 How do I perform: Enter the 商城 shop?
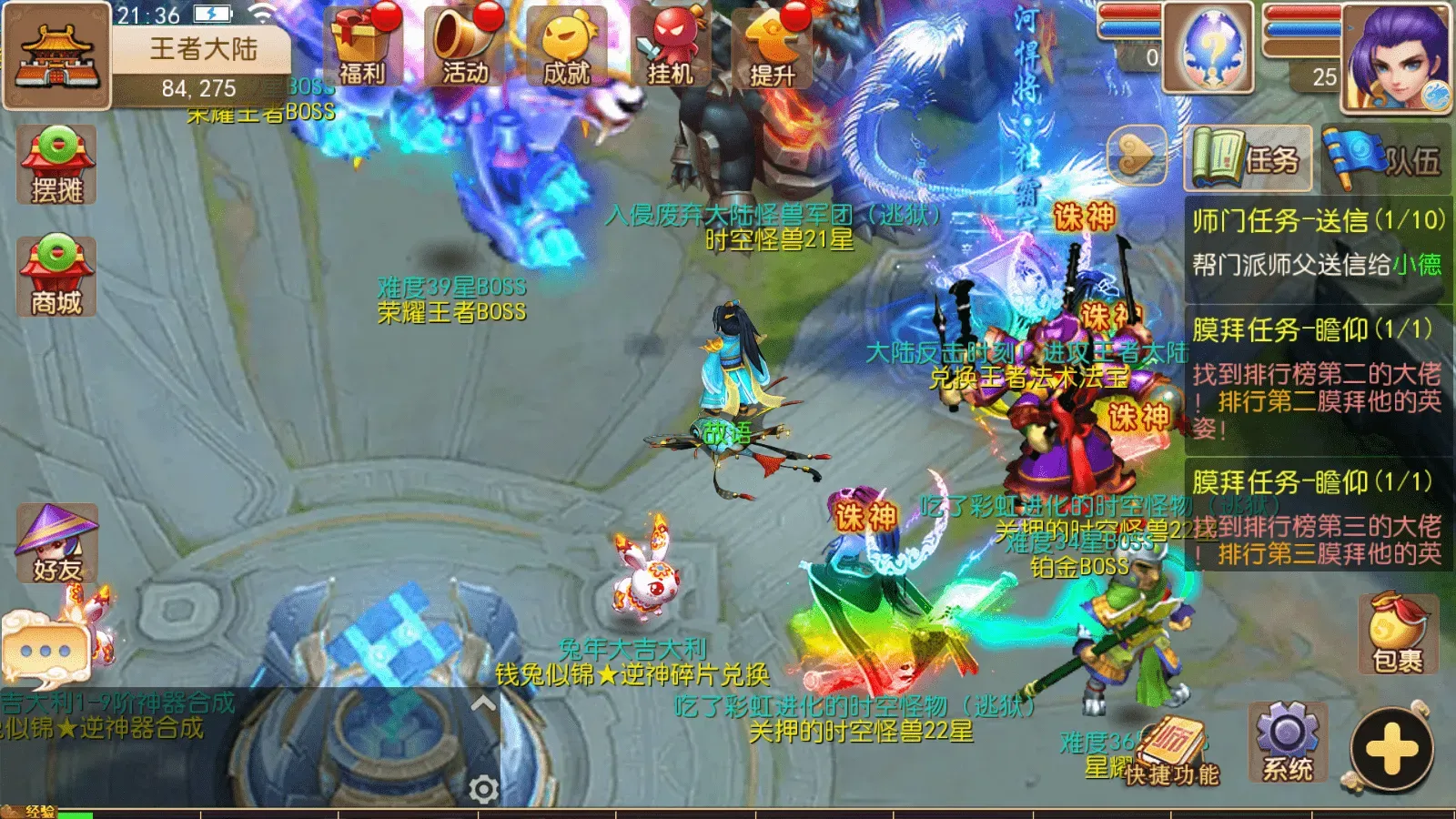tap(56, 276)
